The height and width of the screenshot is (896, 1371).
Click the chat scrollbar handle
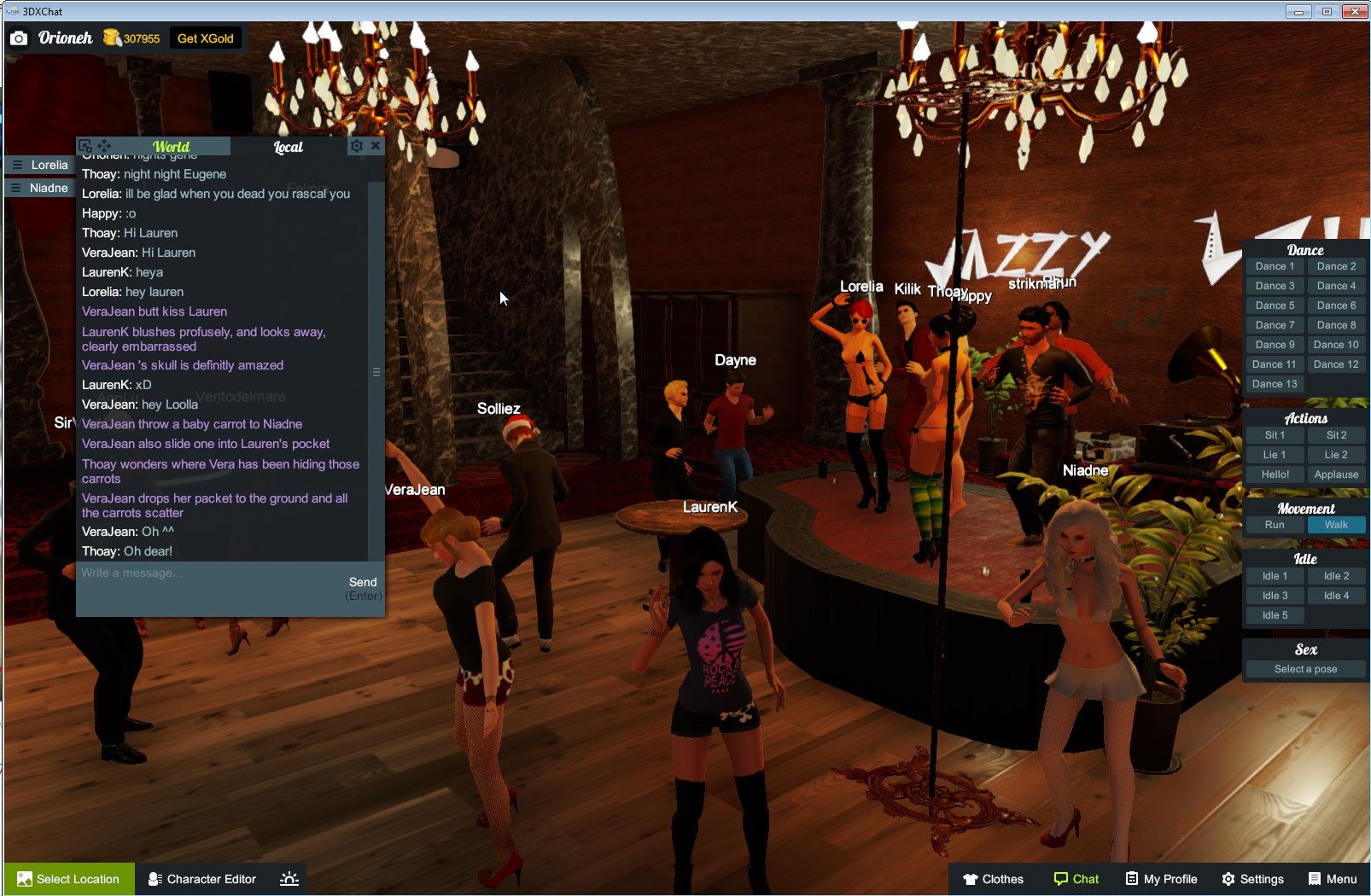point(376,372)
